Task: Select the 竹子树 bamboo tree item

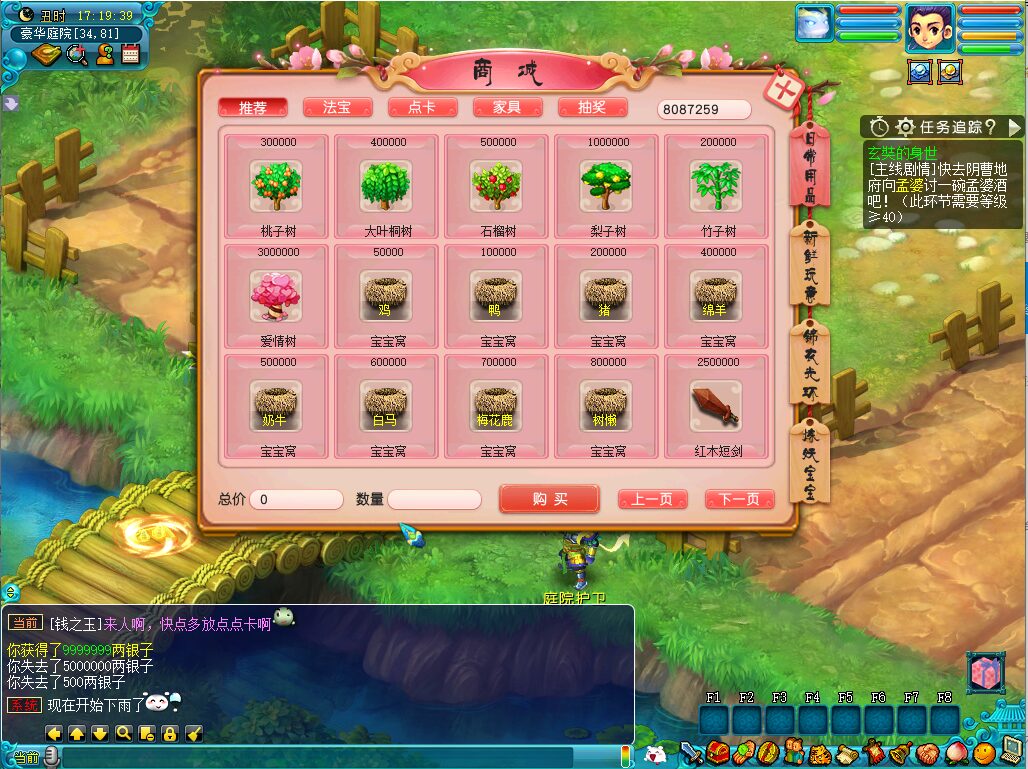Action: [716, 186]
